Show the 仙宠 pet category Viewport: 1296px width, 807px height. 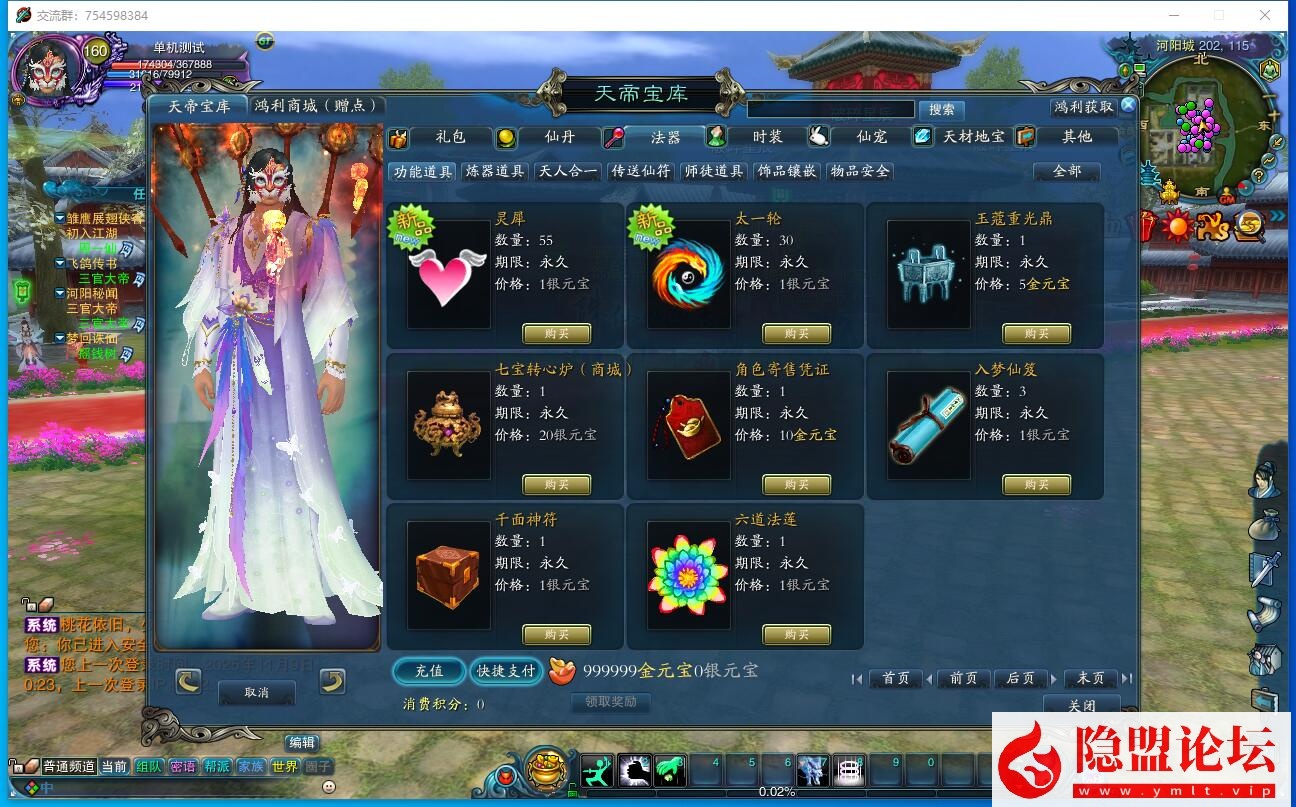click(871, 137)
